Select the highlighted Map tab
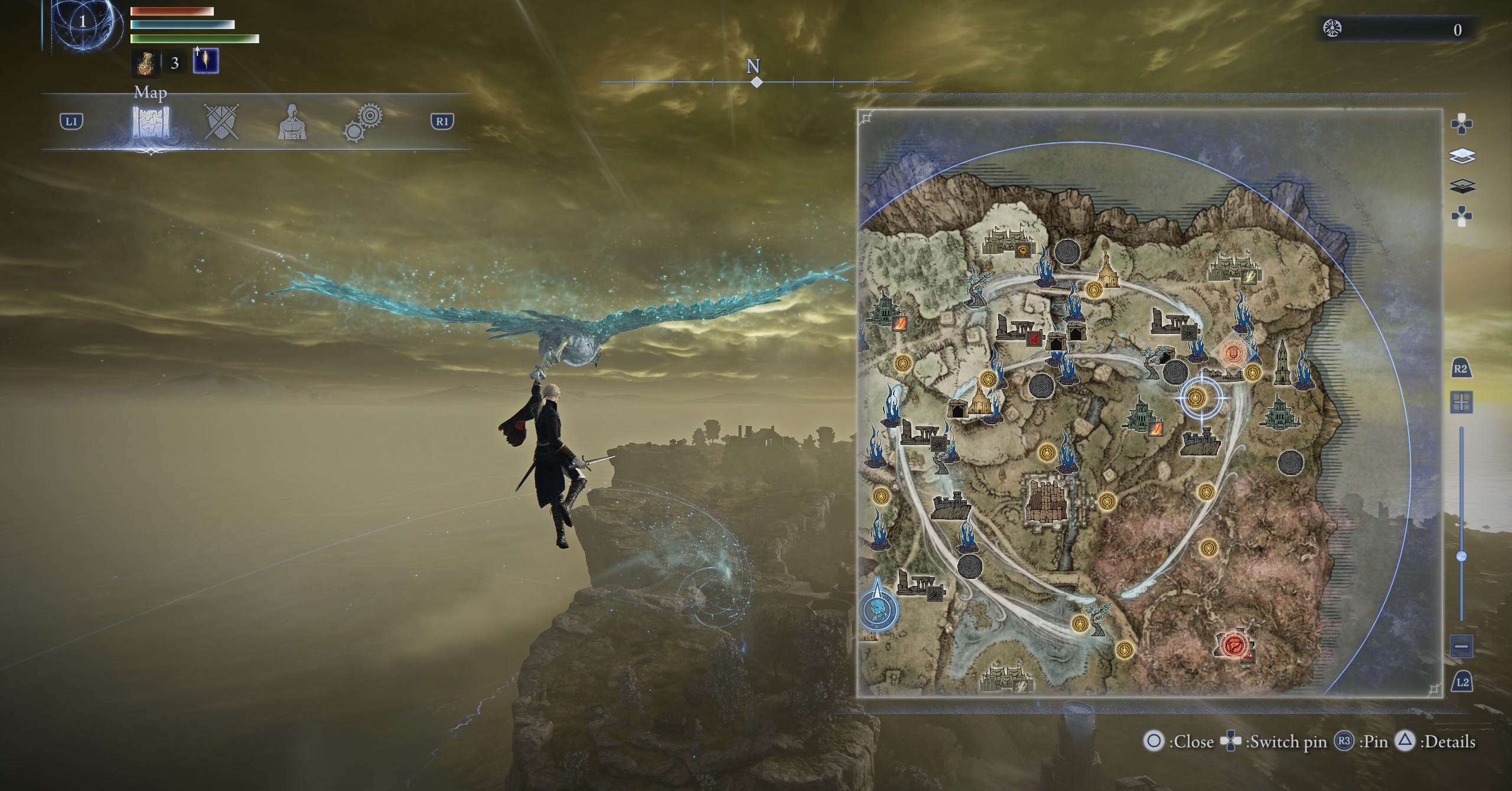This screenshot has height=791, width=1512. 151,122
